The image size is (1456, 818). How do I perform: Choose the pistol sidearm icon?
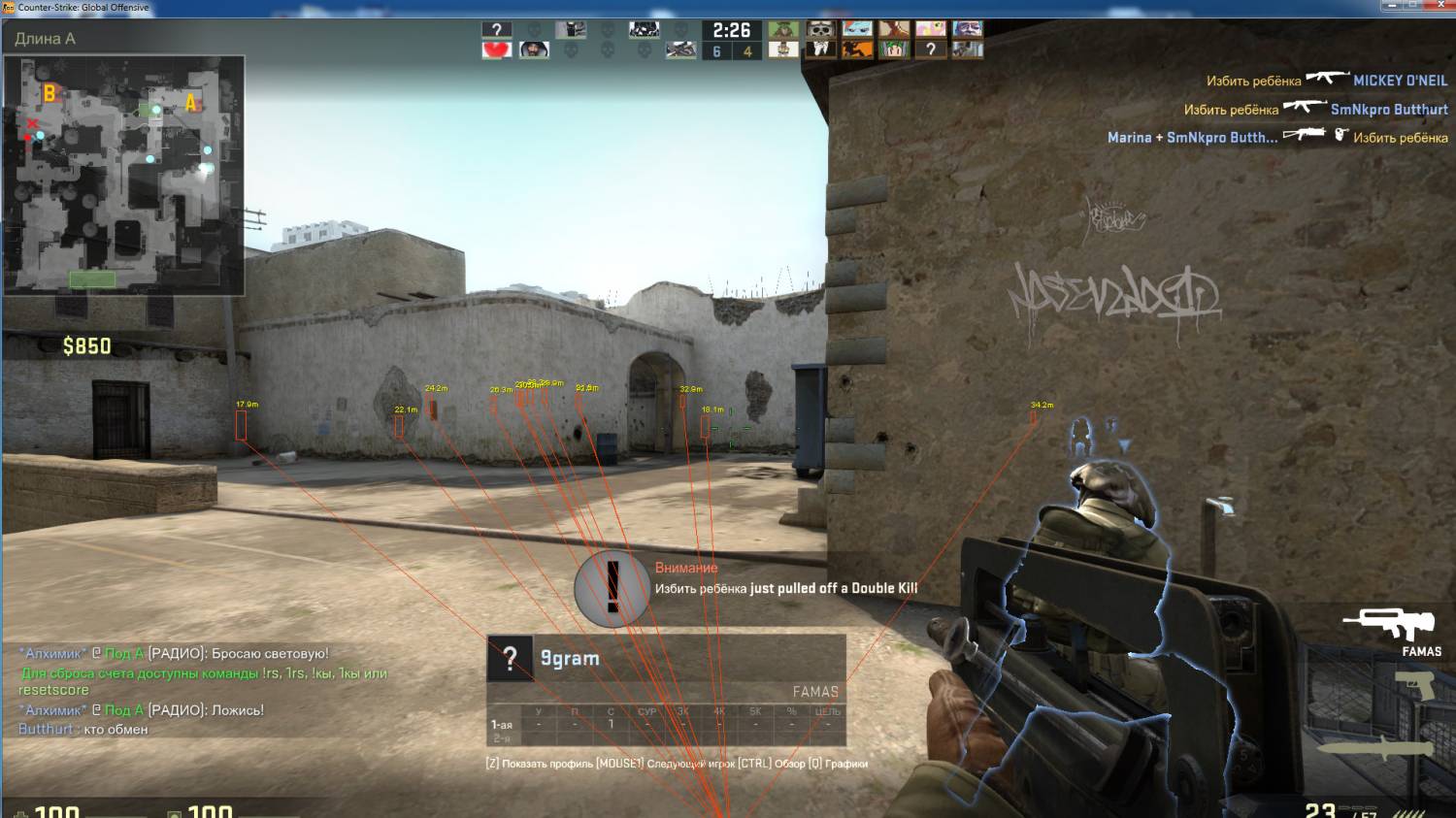tap(1413, 687)
